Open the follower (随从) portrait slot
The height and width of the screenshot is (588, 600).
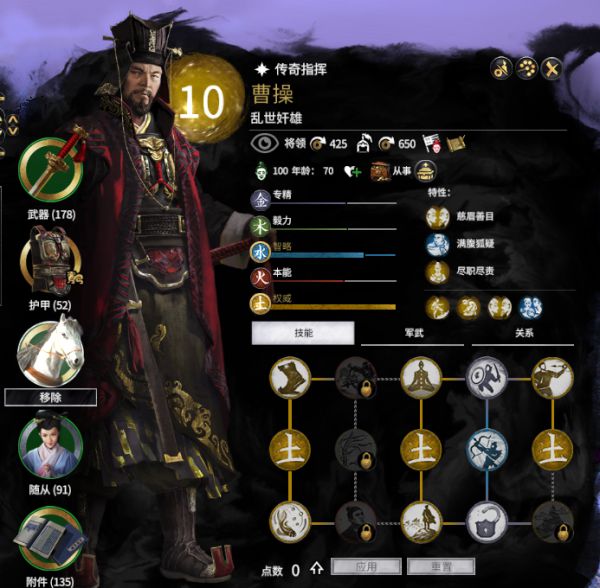coord(51,446)
